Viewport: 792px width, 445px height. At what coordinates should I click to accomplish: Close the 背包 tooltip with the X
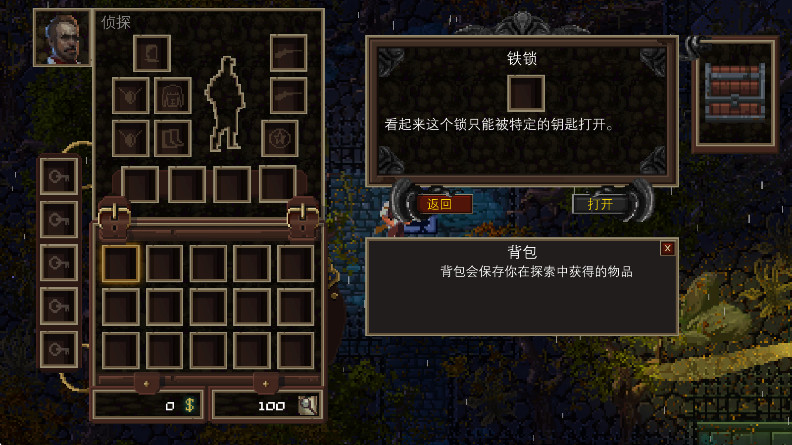pos(667,248)
